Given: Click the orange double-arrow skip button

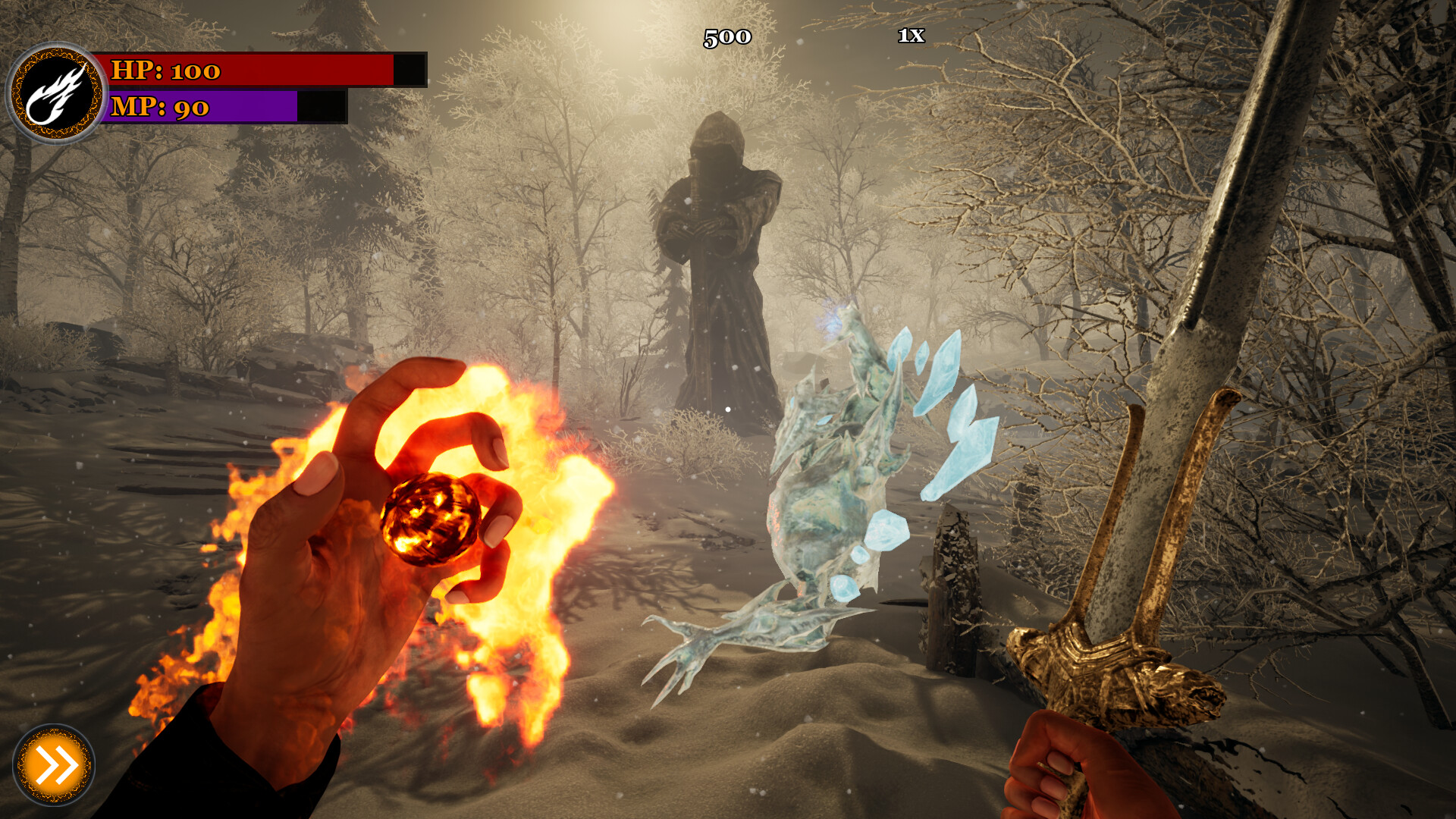Looking at the screenshot, I should pyautogui.click(x=54, y=765).
